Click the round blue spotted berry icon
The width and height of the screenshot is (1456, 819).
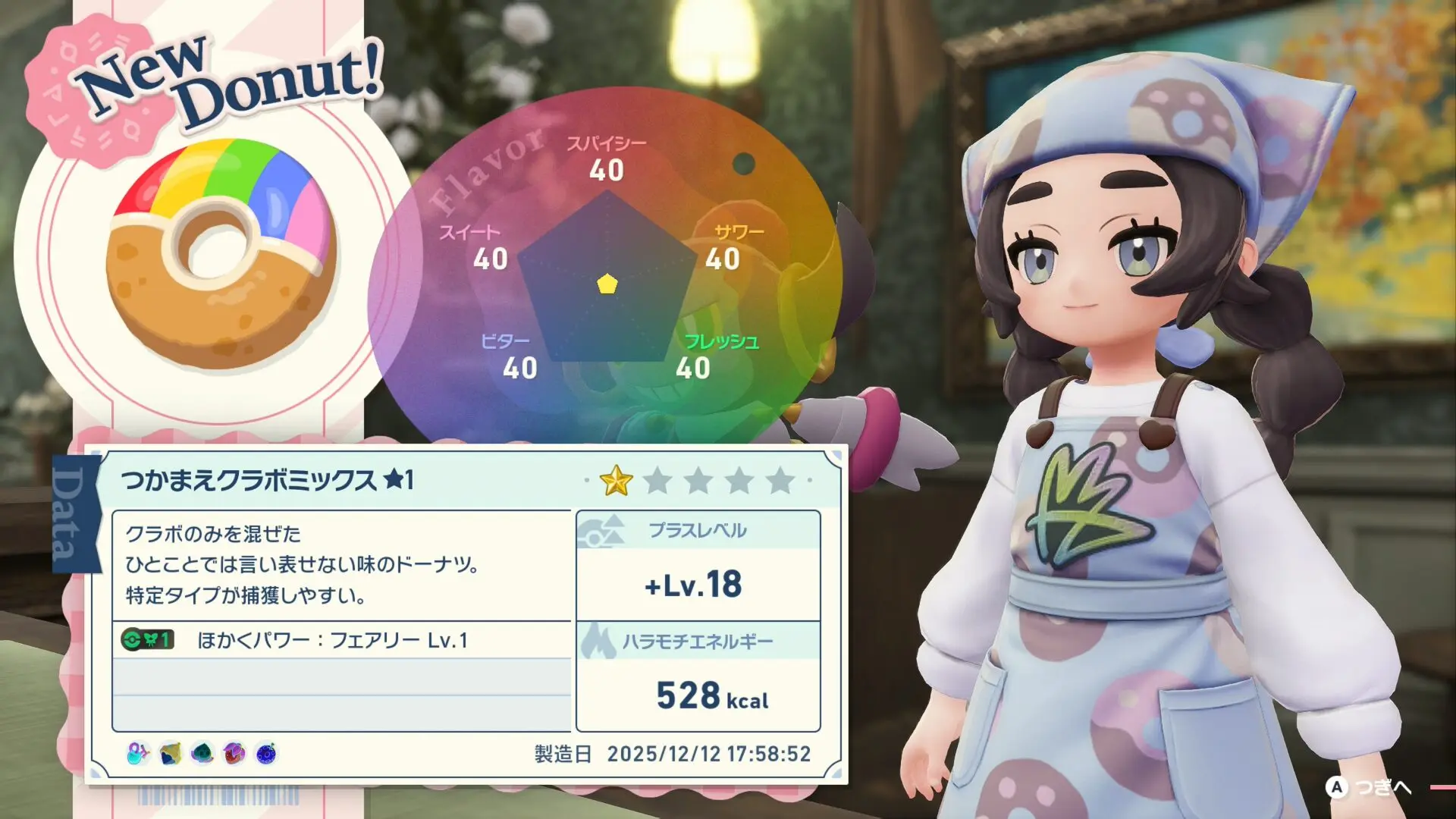pyautogui.click(x=266, y=753)
